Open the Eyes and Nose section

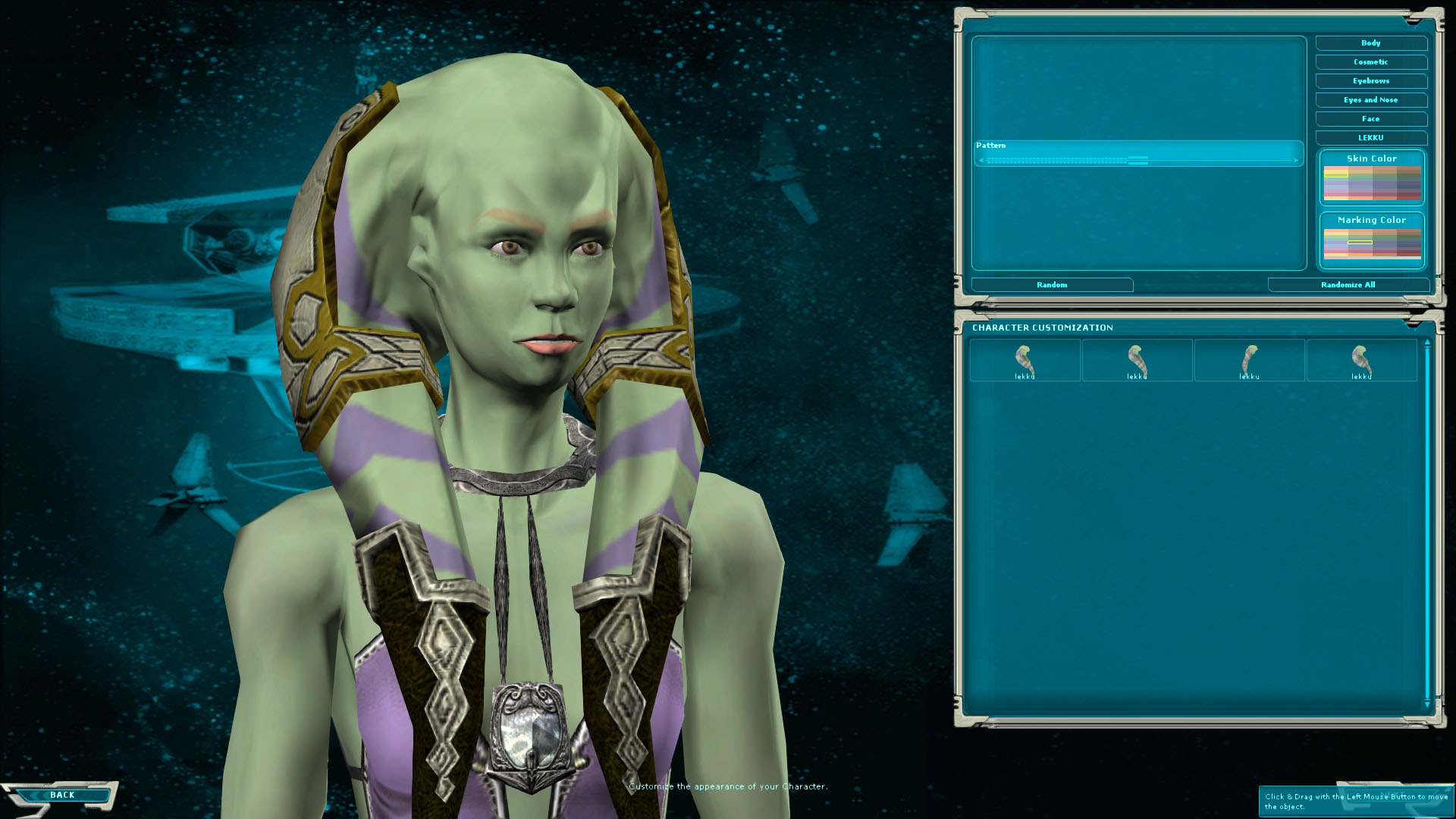[x=1370, y=99]
